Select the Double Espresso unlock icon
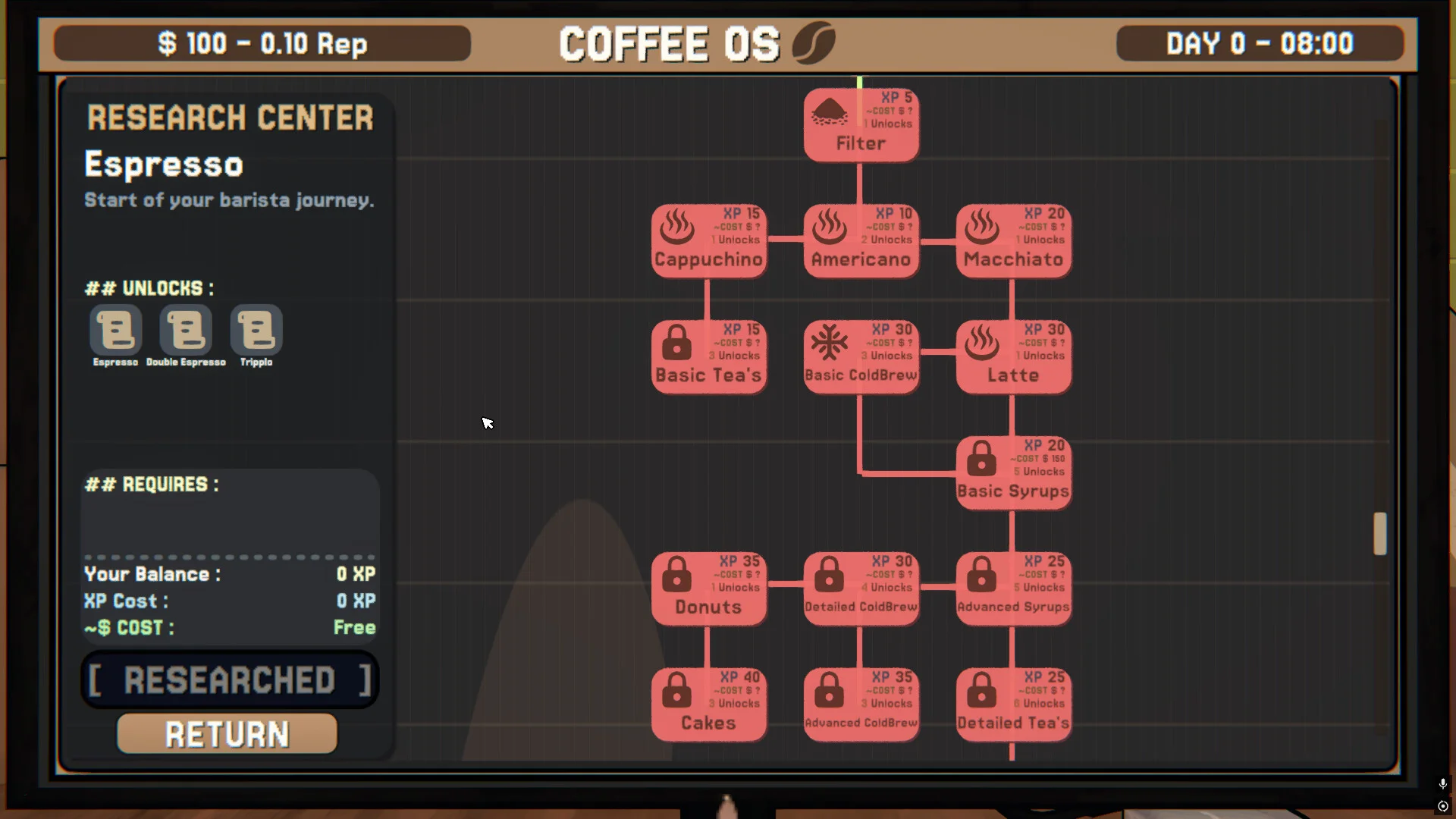This screenshot has width=1456, height=819. pos(186,330)
